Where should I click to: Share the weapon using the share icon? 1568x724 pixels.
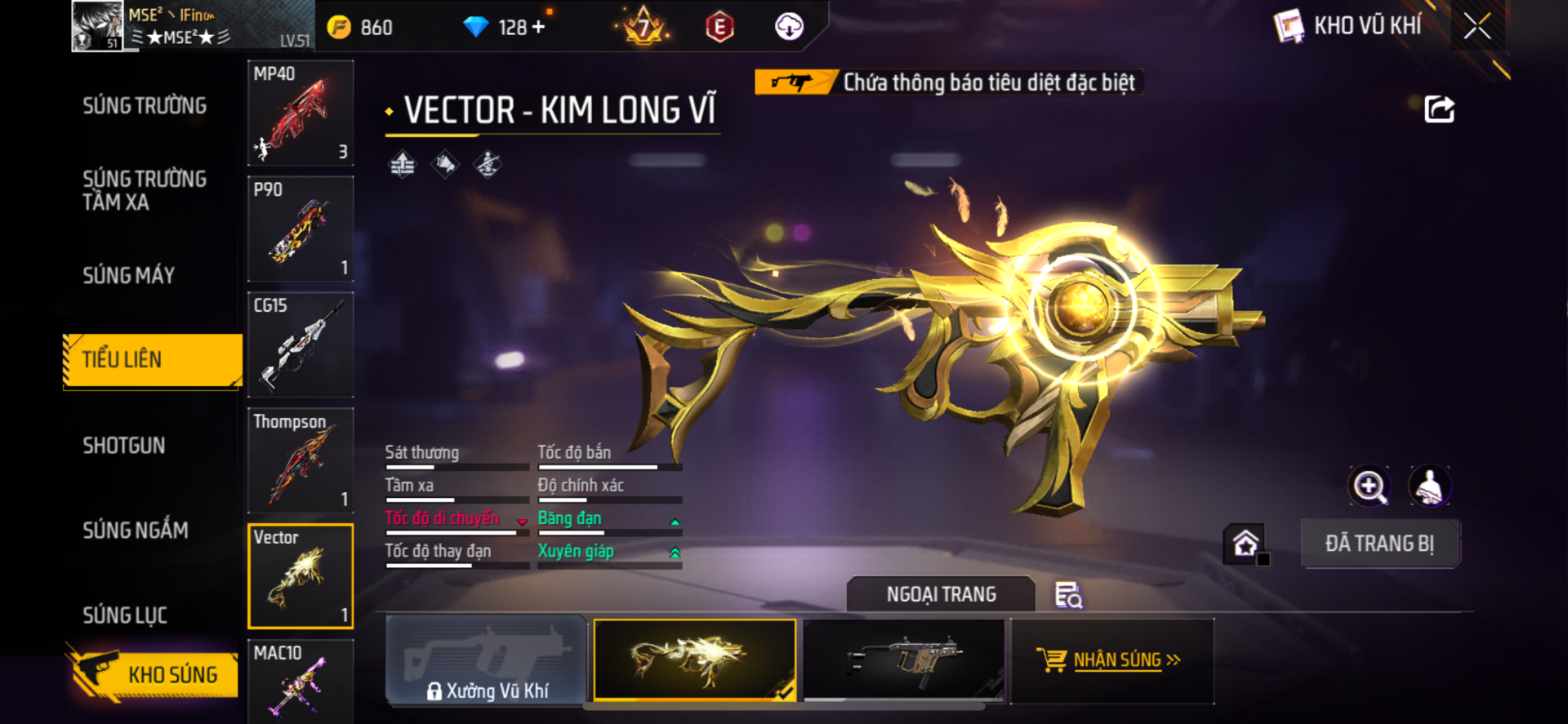click(1439, 109)
